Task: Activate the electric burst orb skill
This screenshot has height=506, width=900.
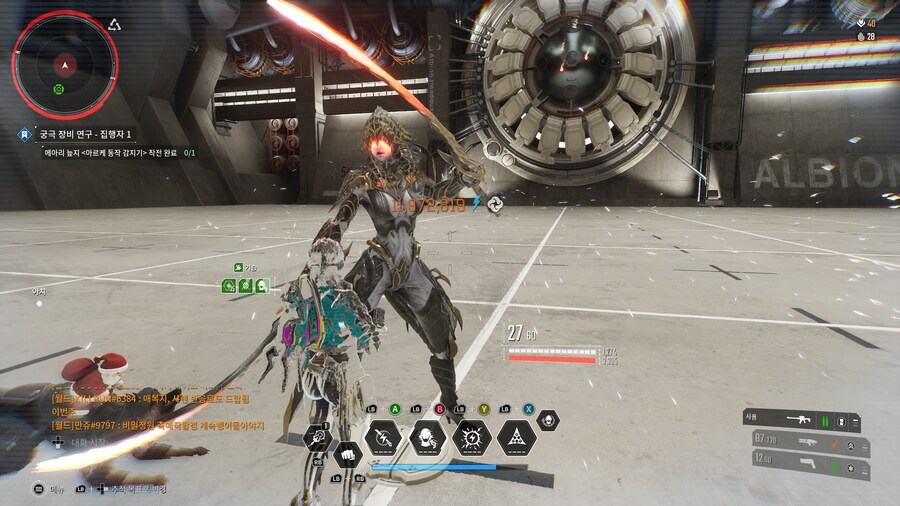Action: point(472,437)
